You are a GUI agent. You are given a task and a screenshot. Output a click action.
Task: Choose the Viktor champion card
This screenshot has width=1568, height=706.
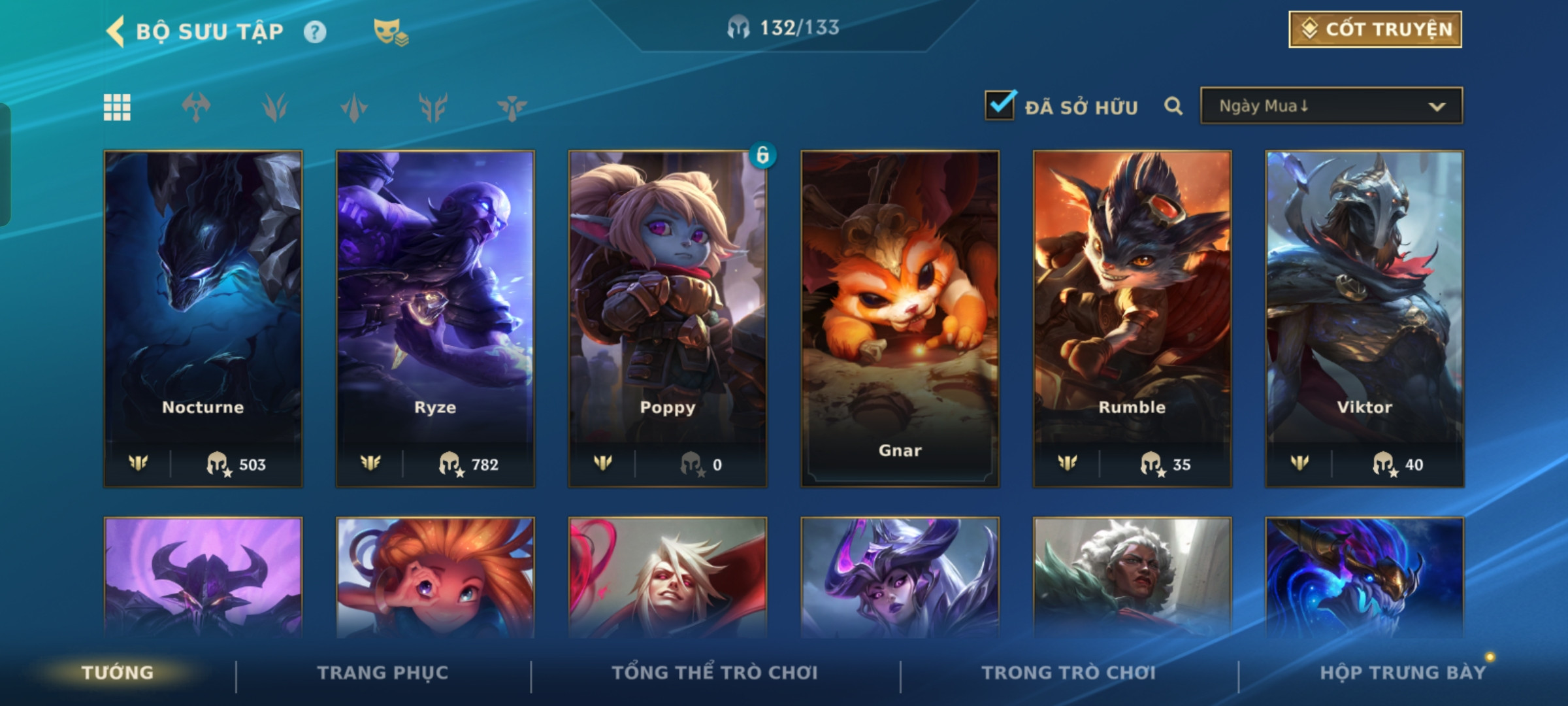coord(1364,318)
